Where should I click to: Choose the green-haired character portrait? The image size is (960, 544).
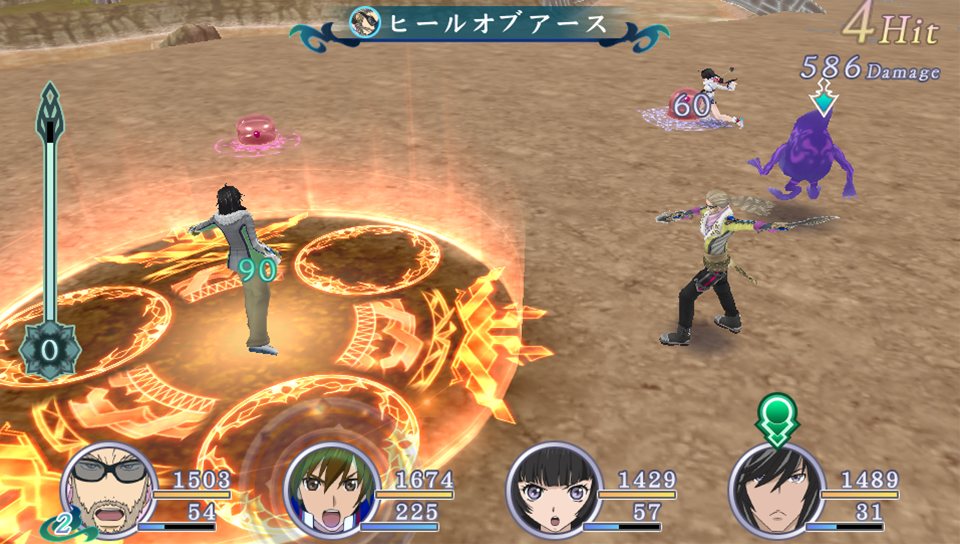pos(331,490)
